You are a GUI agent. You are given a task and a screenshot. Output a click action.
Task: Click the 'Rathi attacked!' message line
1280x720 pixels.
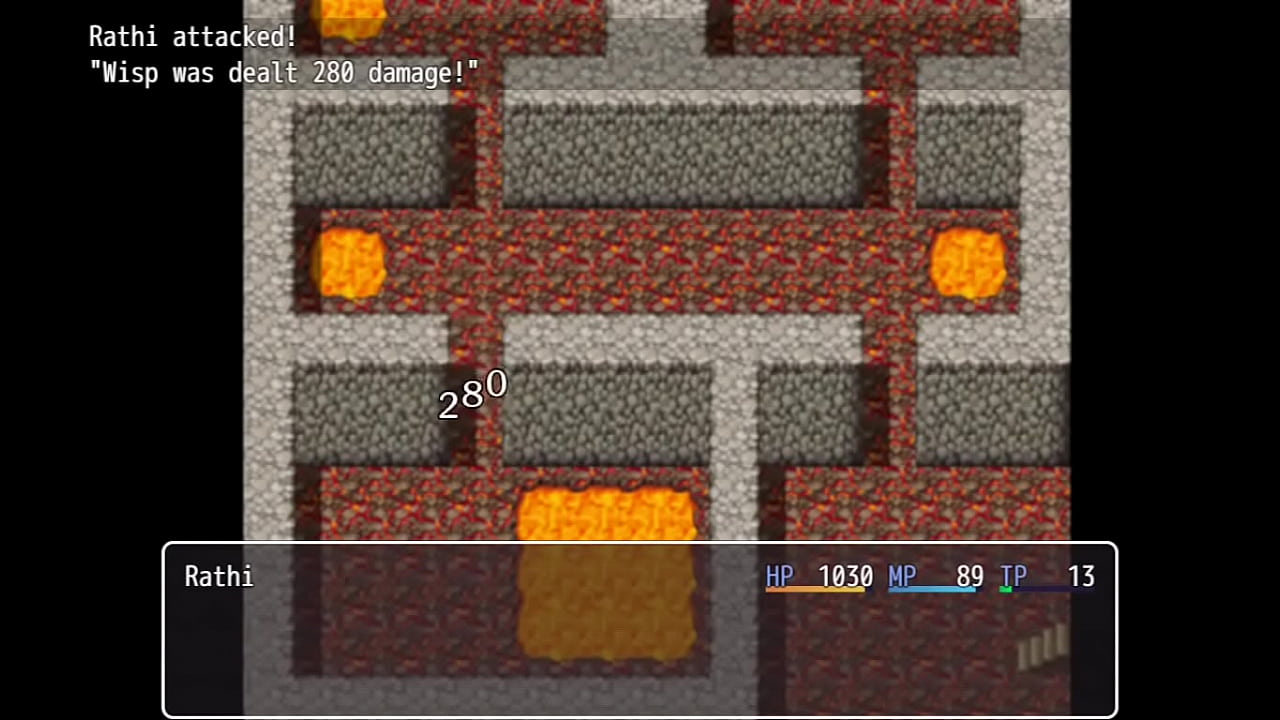192,37
